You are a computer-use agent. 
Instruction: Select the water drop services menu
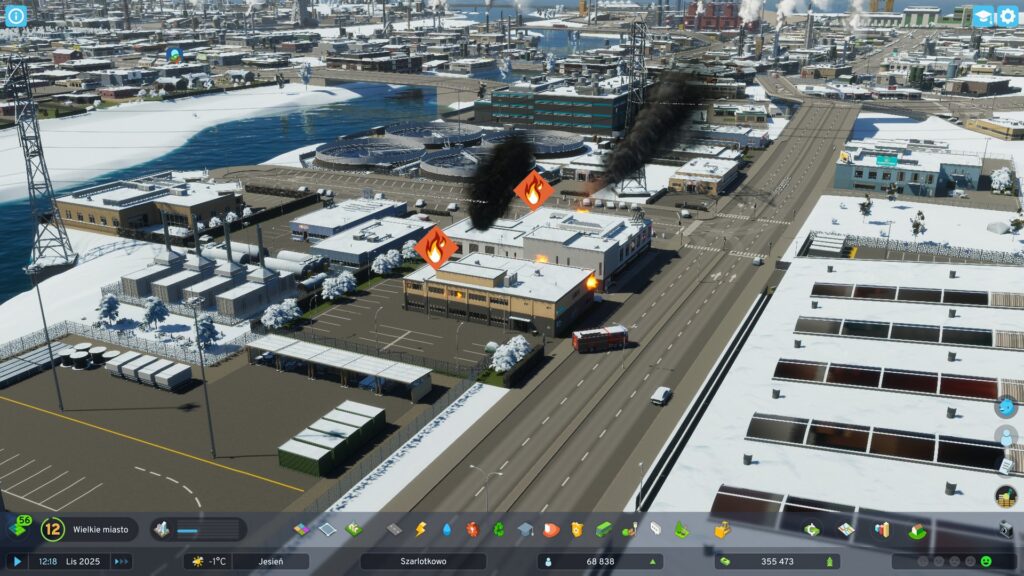point(447,529)
